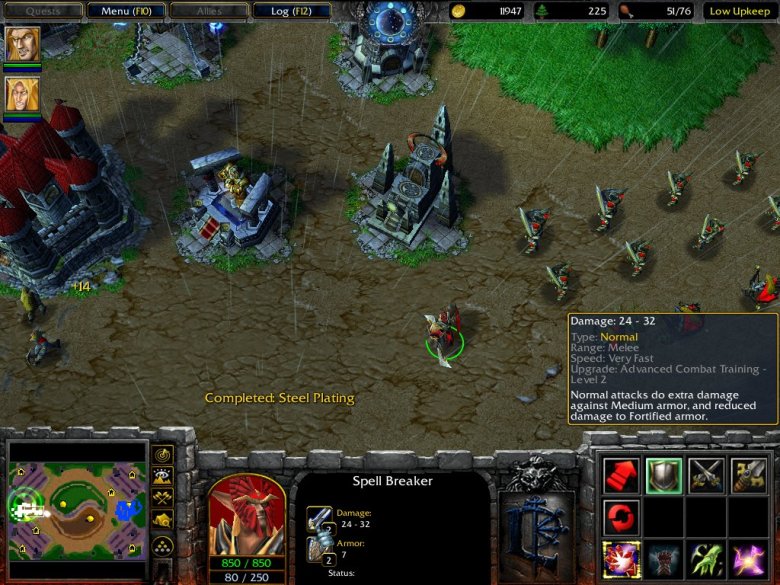Toggle minimap terrain display button
The height and width of the screenshot is (585, 780).
162,476
